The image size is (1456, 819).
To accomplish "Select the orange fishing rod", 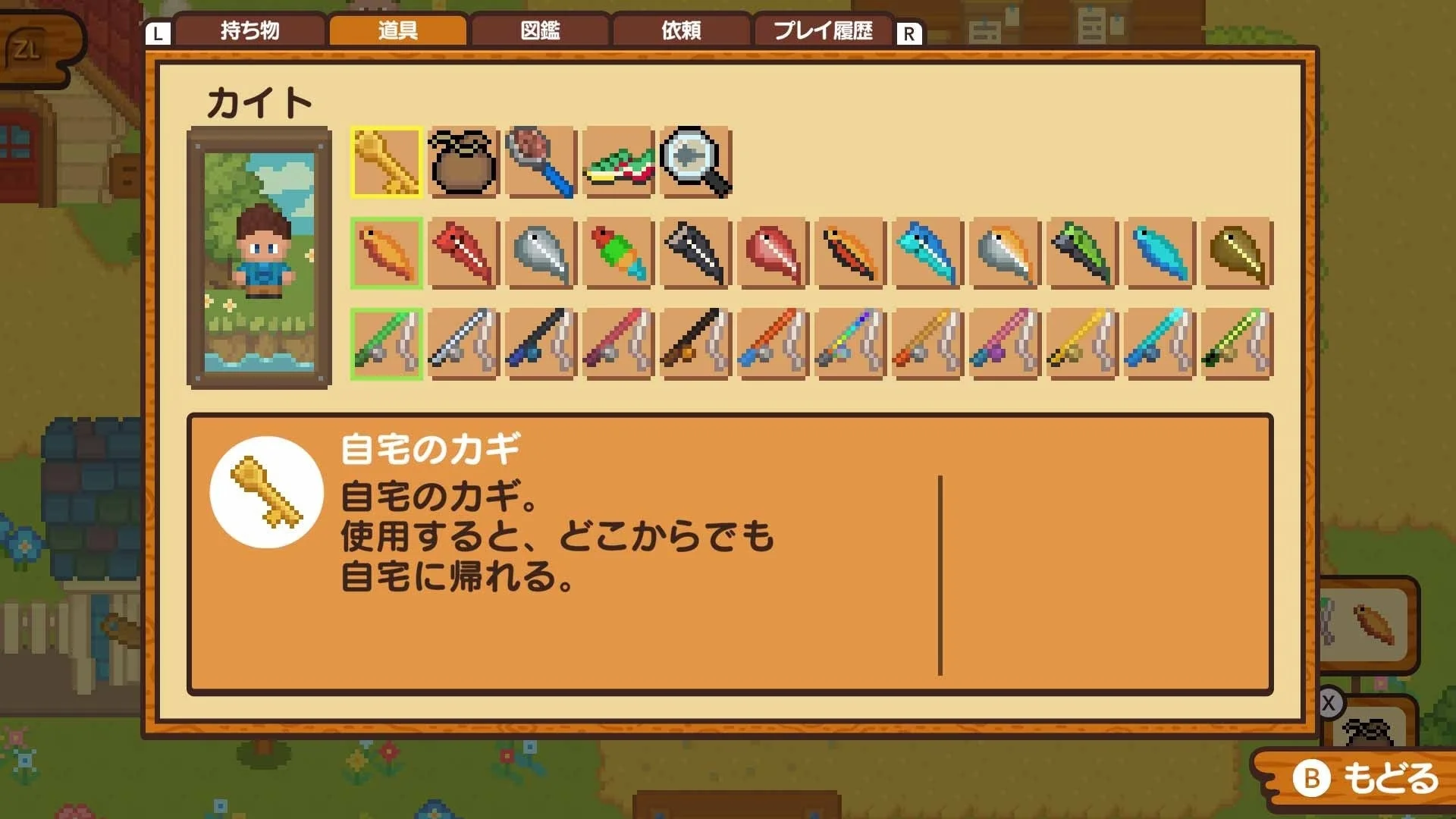I will [x=772, y=344].
